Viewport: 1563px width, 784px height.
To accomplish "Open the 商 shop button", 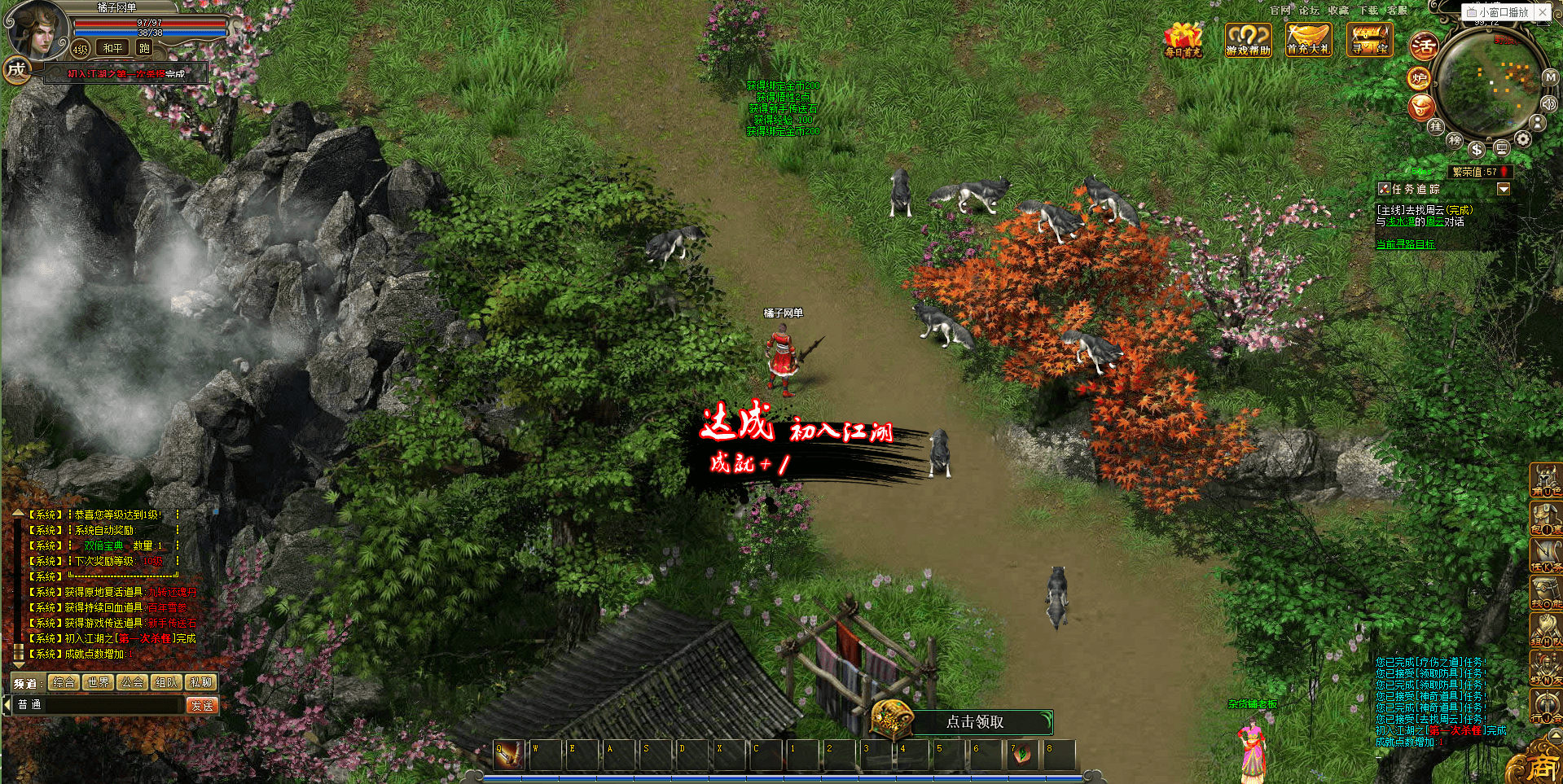I will click(1540, 766).
